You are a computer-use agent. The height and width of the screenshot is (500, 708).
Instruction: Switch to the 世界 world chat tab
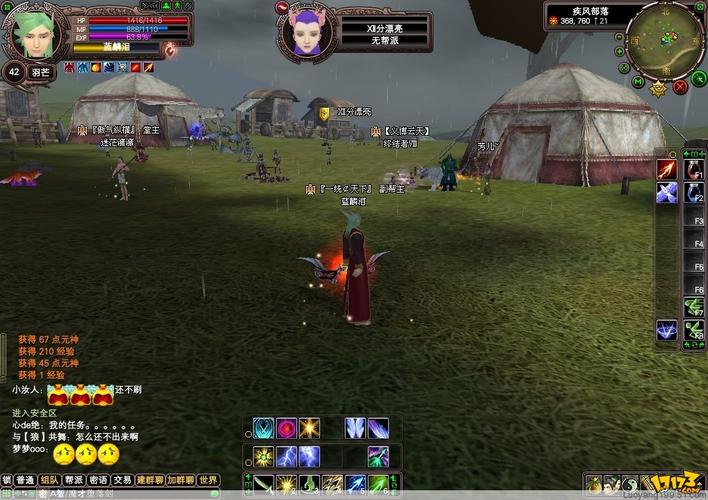coord(207,480)
